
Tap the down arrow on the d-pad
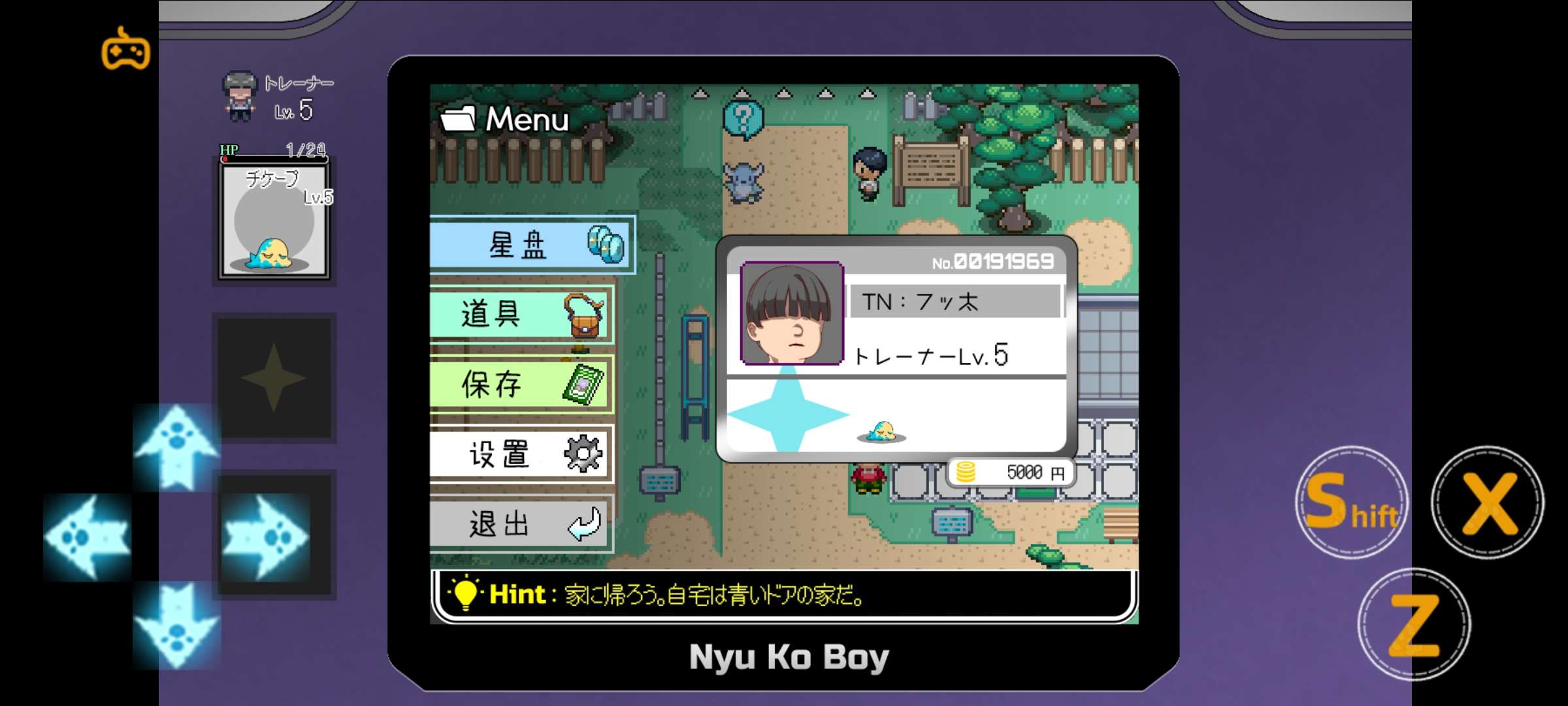click(x=176, y=626)
